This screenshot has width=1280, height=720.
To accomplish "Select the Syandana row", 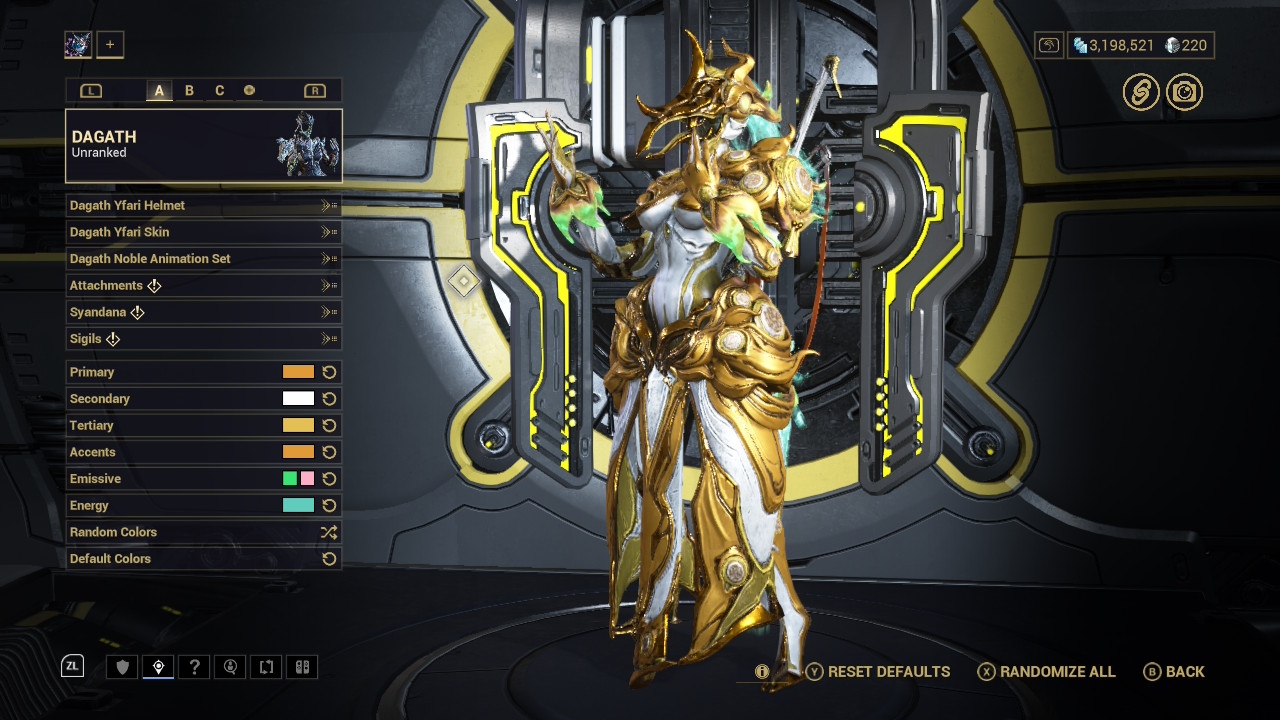I will click(203, 312).
